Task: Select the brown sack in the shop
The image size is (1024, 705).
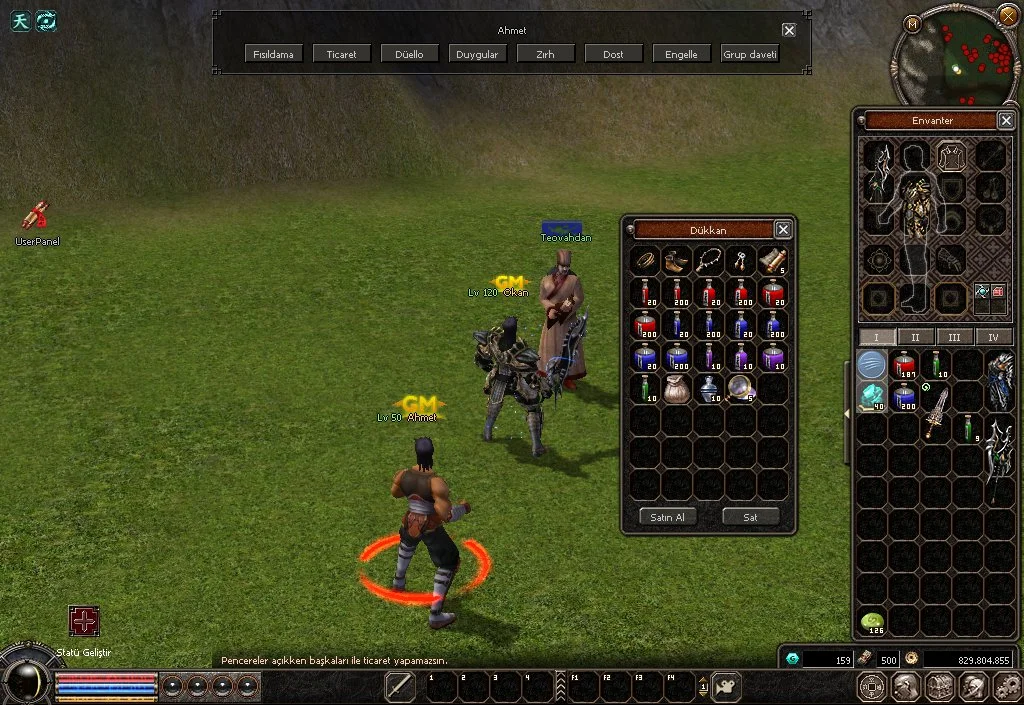Action: coord(677,389)
